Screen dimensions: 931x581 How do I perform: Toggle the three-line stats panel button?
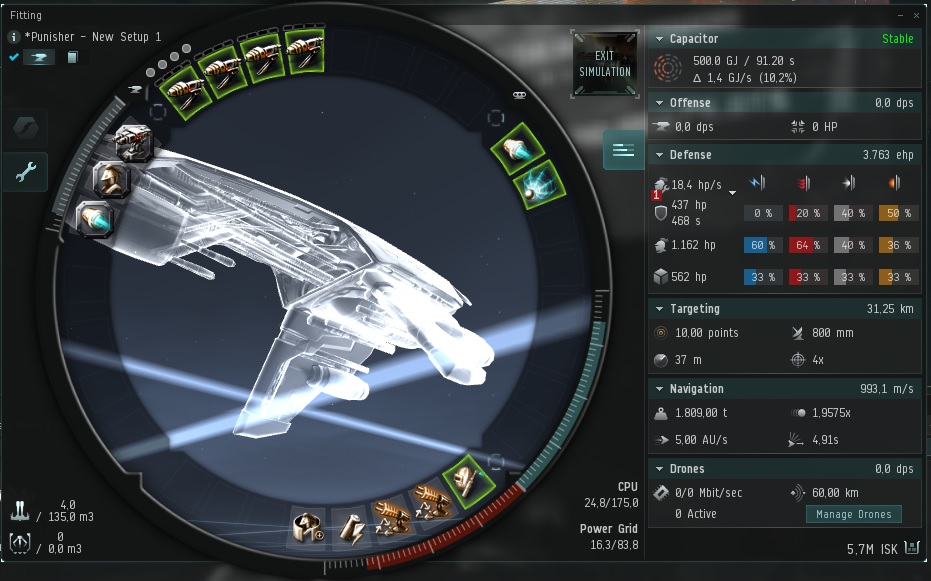pyautogui.click(x=623, y=151)
